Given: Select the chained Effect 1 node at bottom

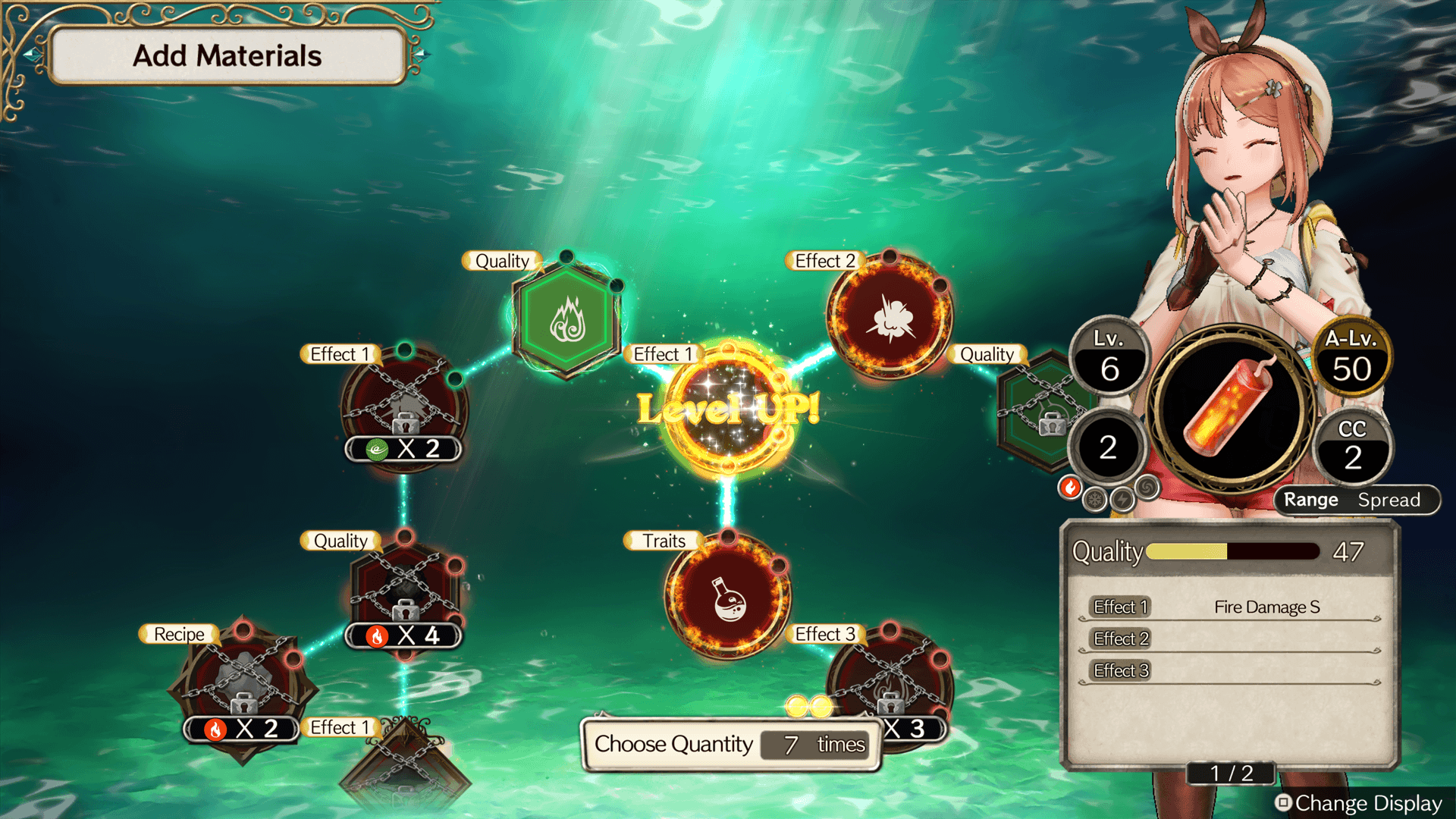Looking at the screenshot, I should 404,766.
